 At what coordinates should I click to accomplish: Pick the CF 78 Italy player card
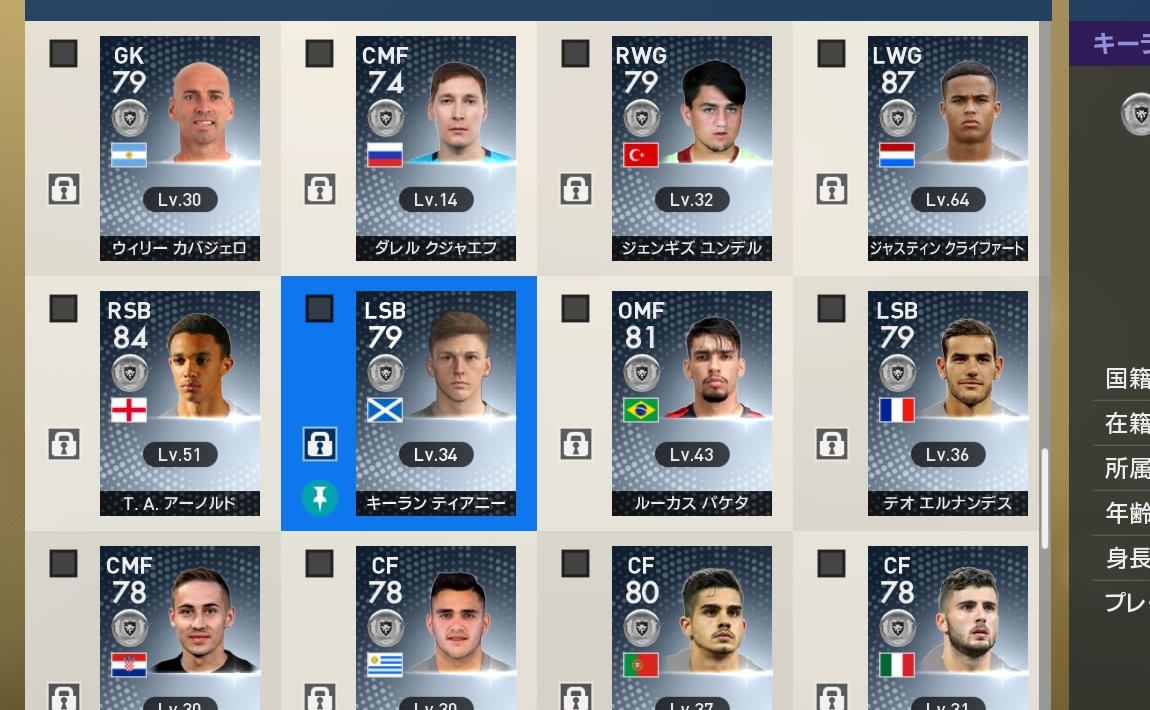point(948,627)
